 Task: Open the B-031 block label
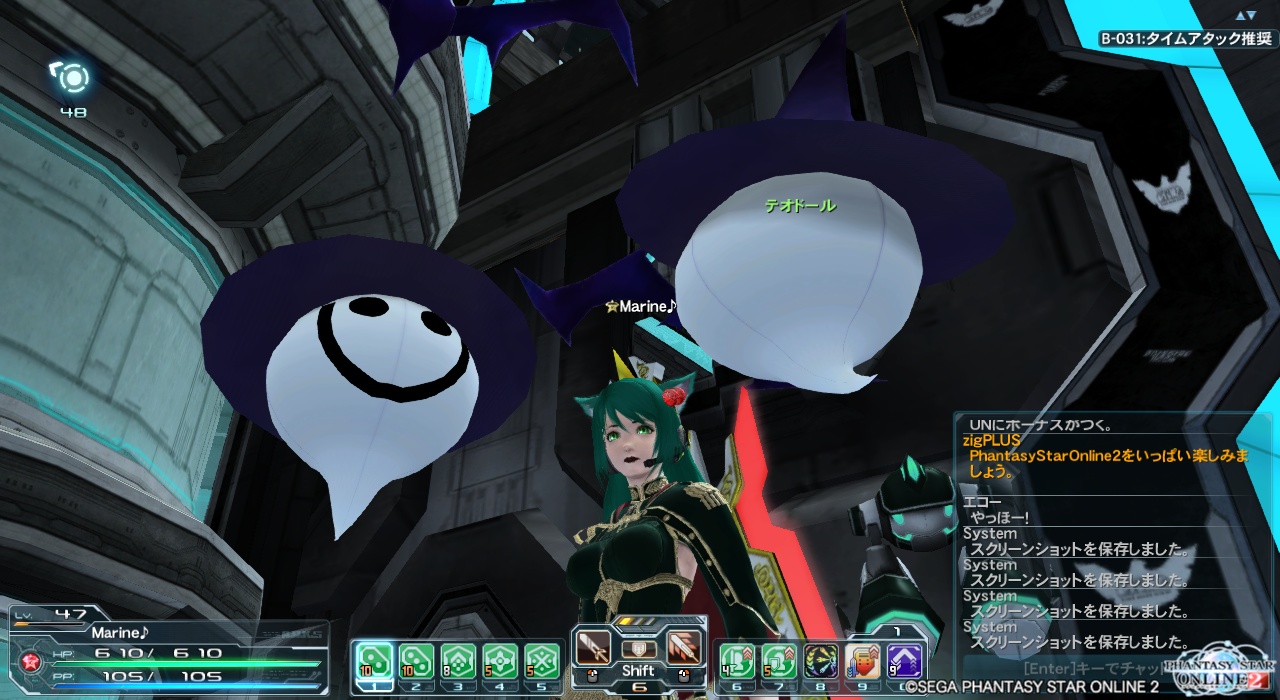(x=1187, y=39)
